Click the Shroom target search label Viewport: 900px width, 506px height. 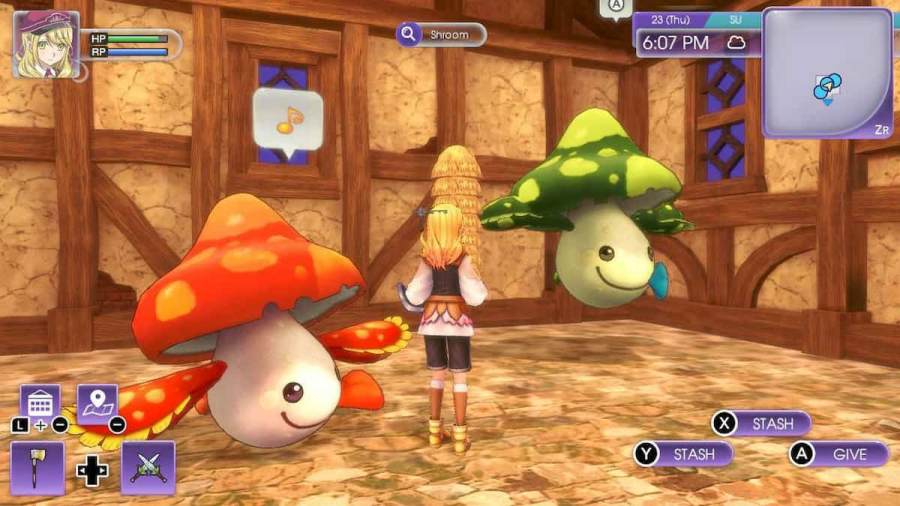click(x=441, y=35)
